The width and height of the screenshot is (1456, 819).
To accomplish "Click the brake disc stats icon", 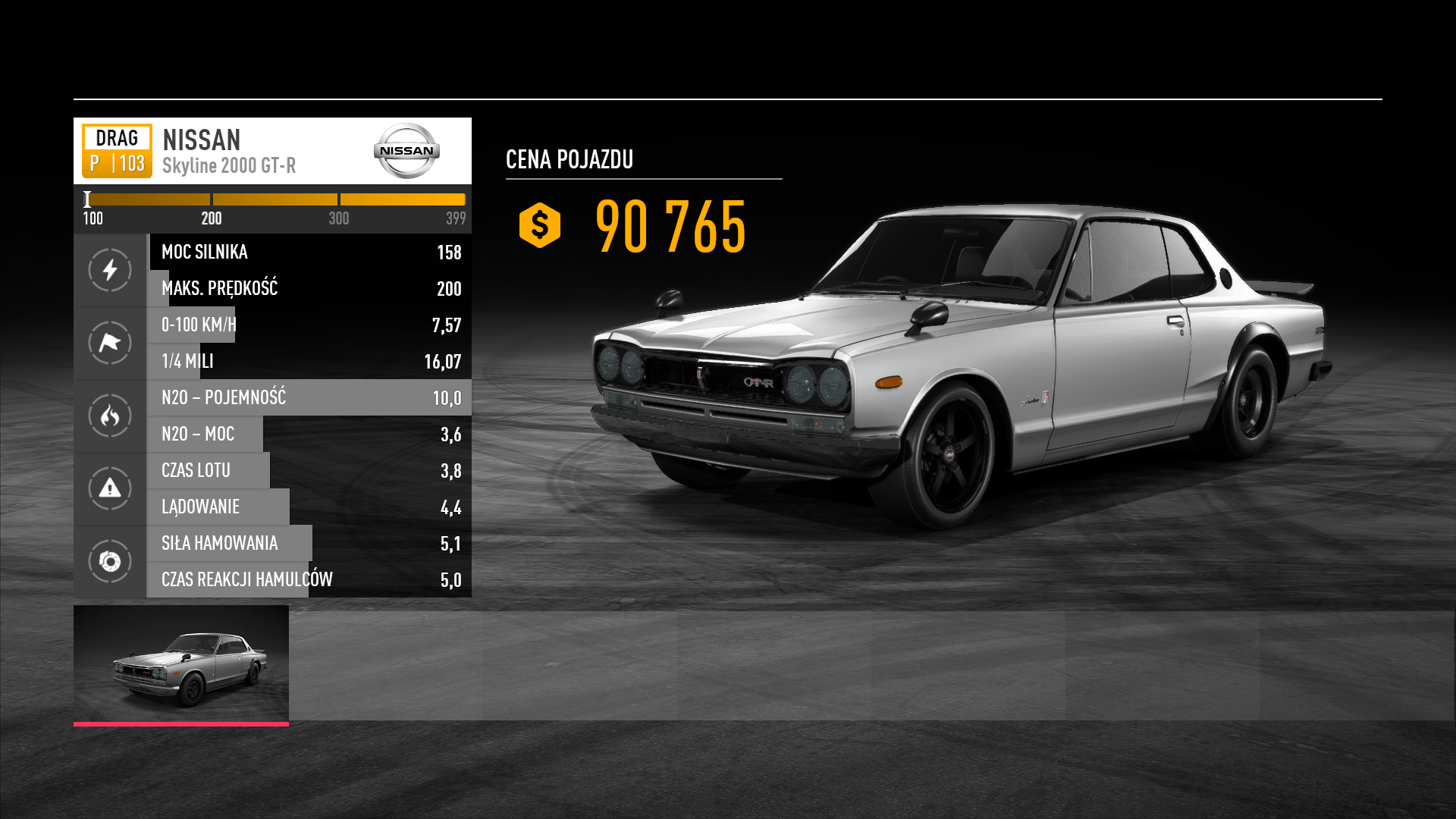I will [110, 561].
